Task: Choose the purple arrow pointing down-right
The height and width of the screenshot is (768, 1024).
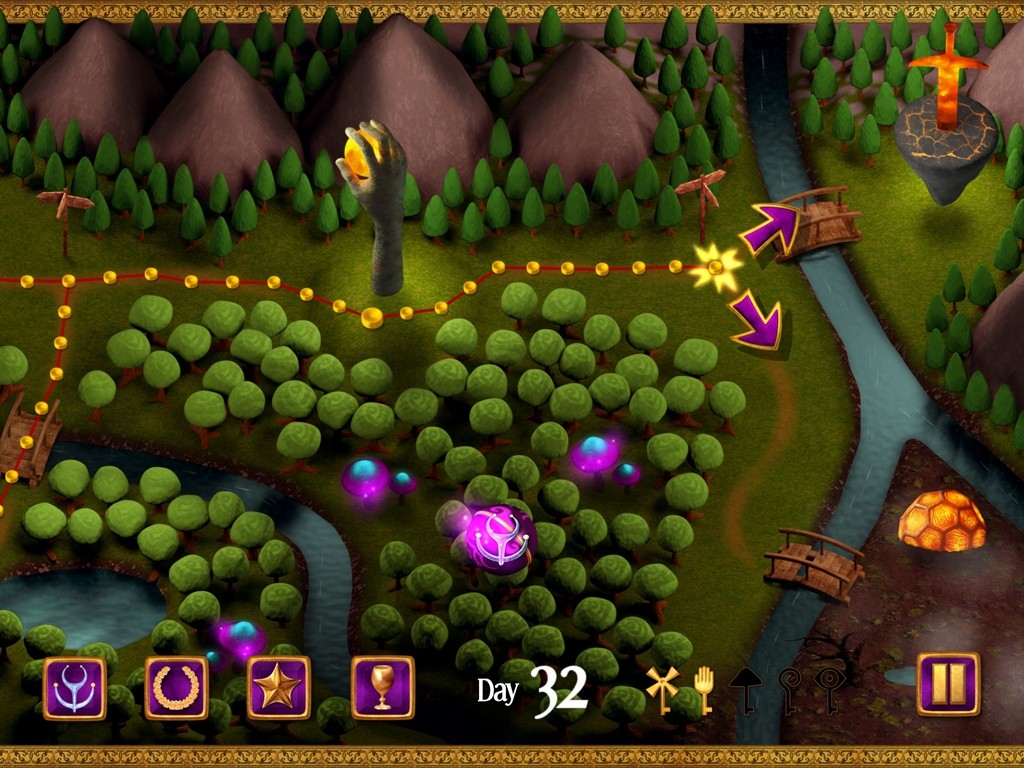Action: coord(756,320)
